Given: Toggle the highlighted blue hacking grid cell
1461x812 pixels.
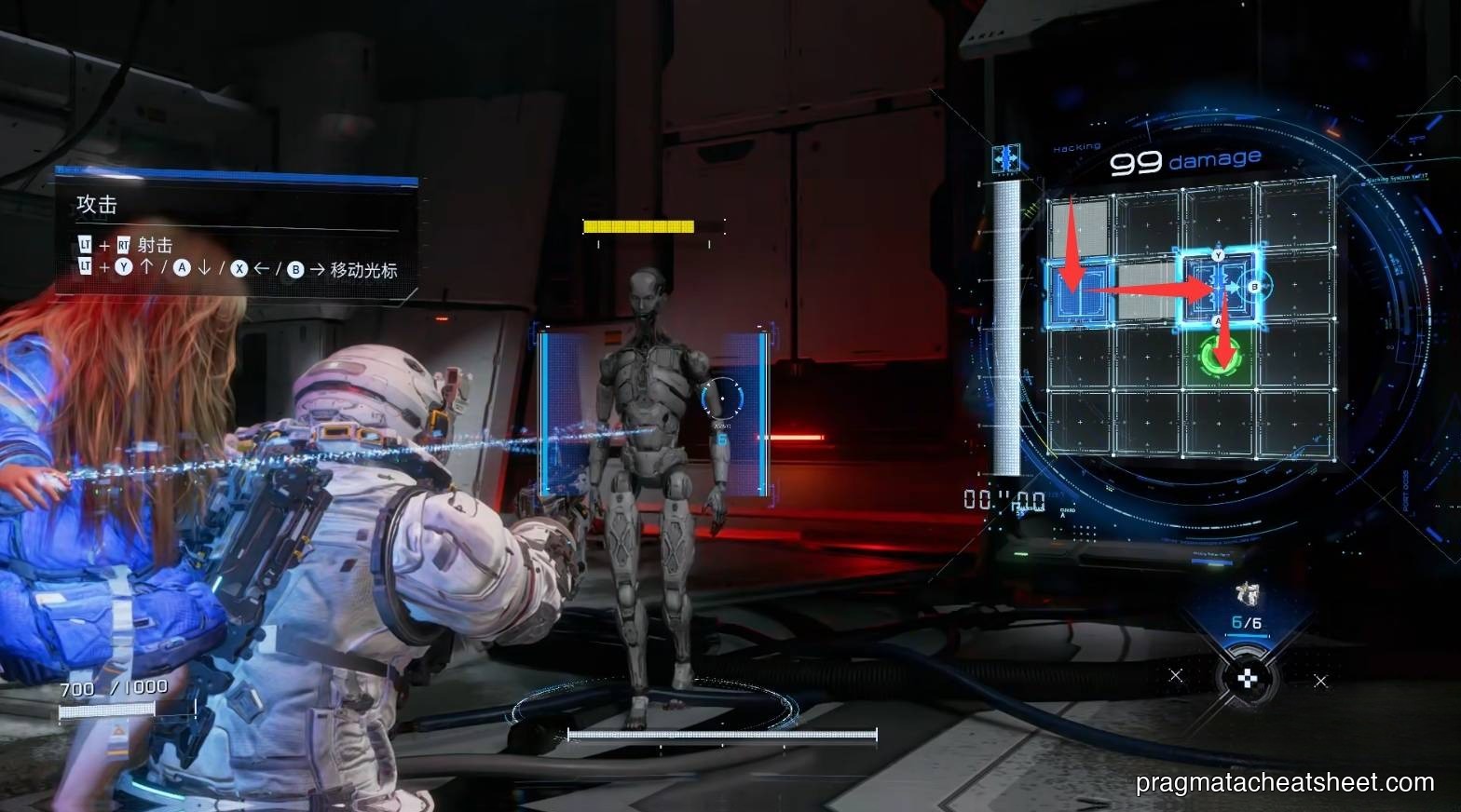Looking at the screenshot, I should pos(1081,293).
